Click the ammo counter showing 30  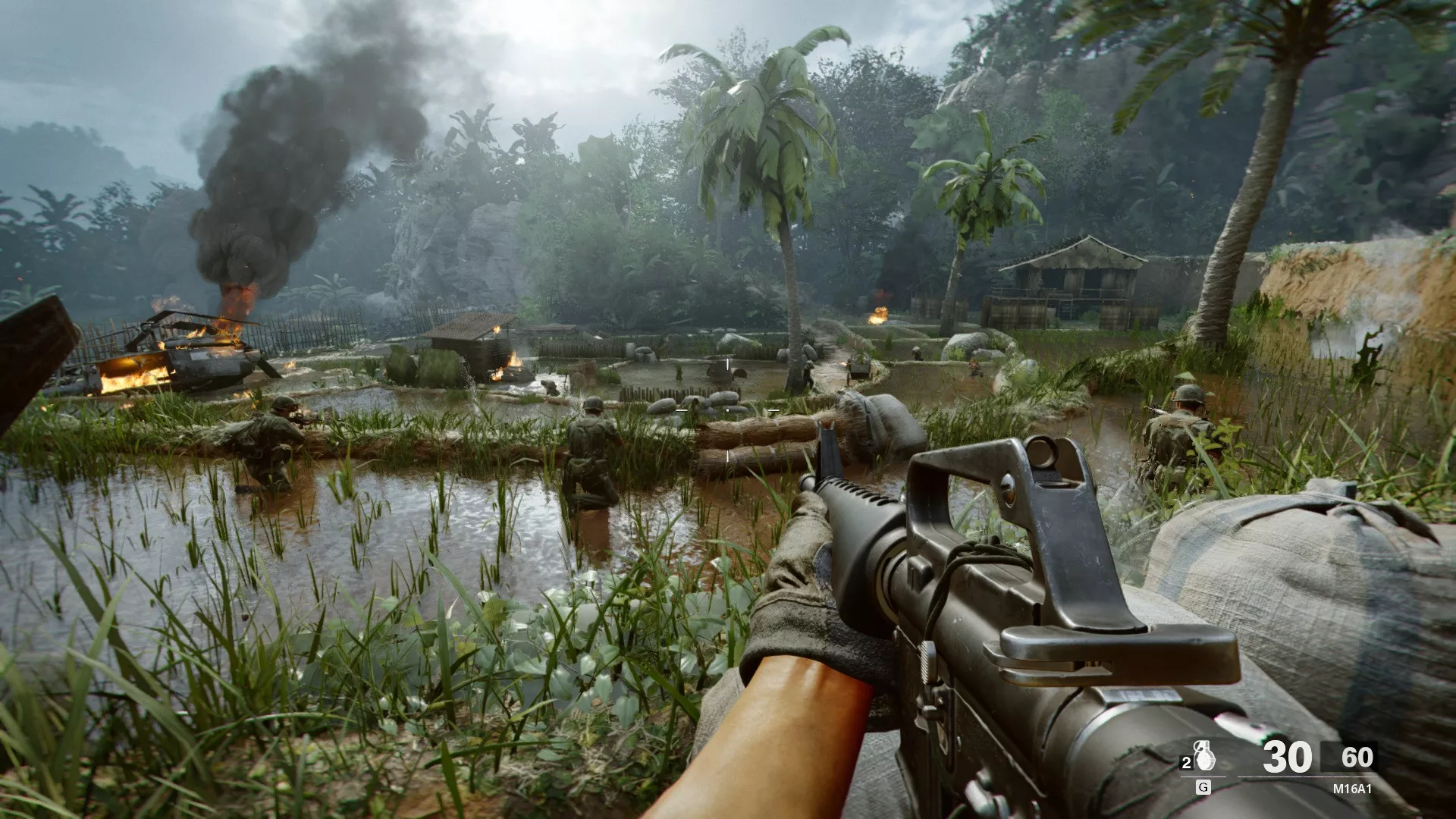coord(1286,757)
